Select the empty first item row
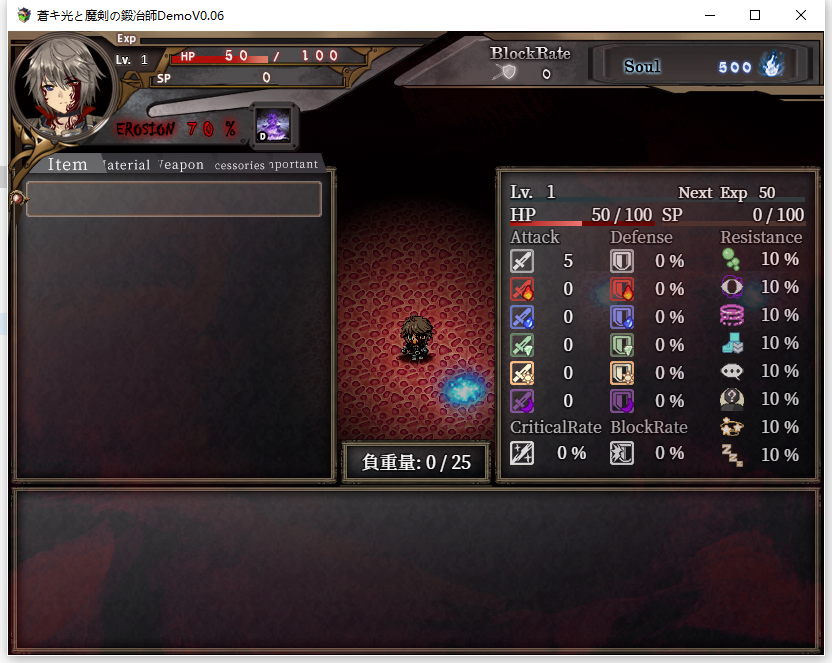Screen dimensions: 832x663 point(174,199)
